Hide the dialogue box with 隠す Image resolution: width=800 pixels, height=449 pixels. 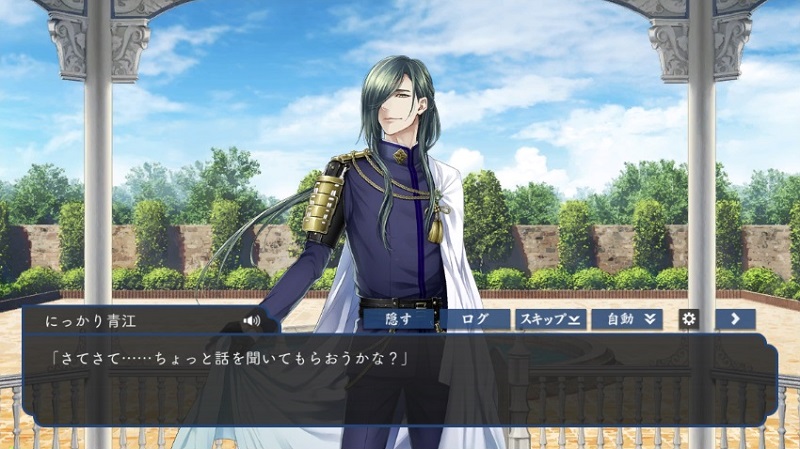399,319
